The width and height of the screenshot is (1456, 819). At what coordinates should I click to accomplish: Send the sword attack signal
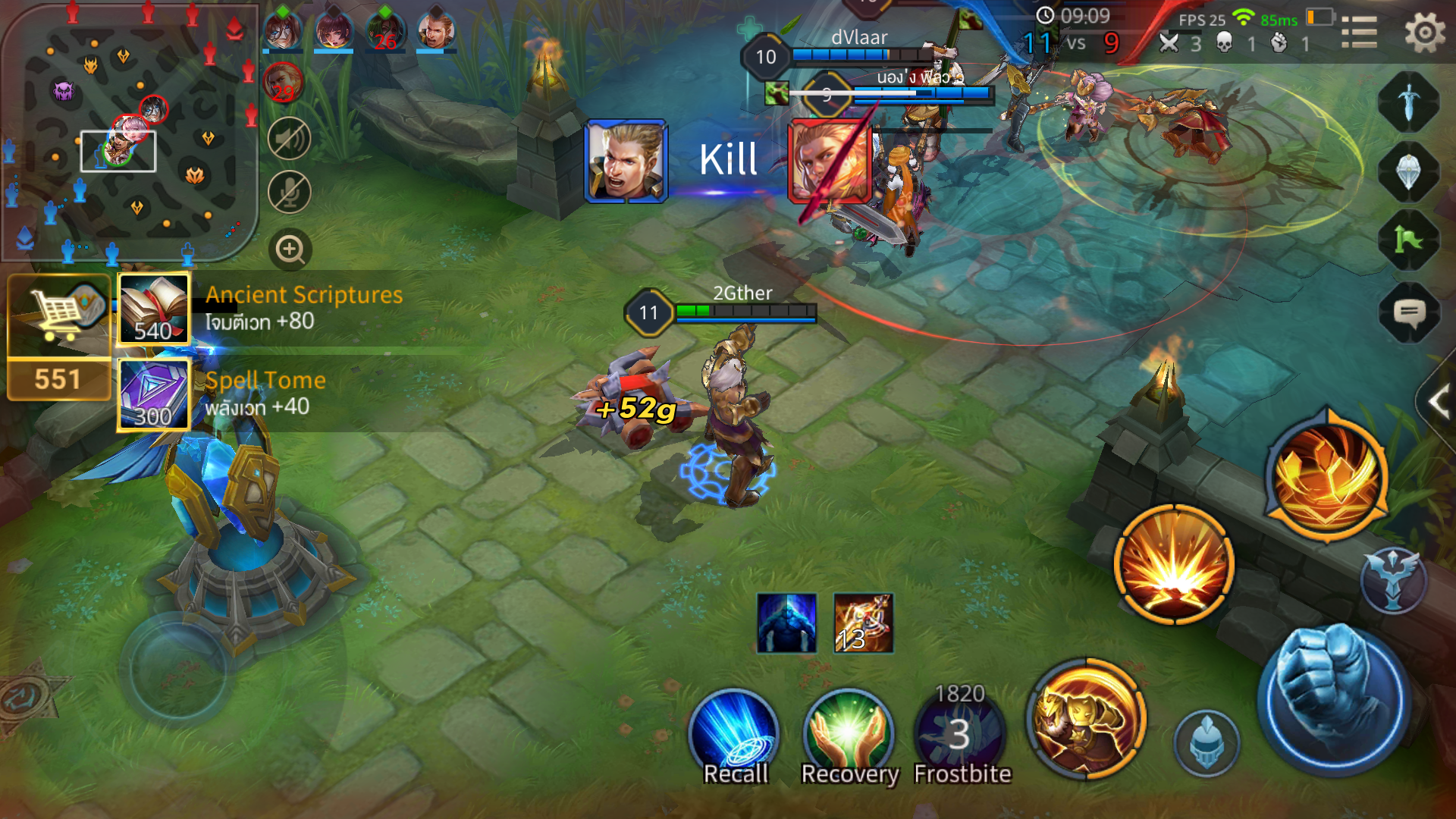(x=1408, y=102)
